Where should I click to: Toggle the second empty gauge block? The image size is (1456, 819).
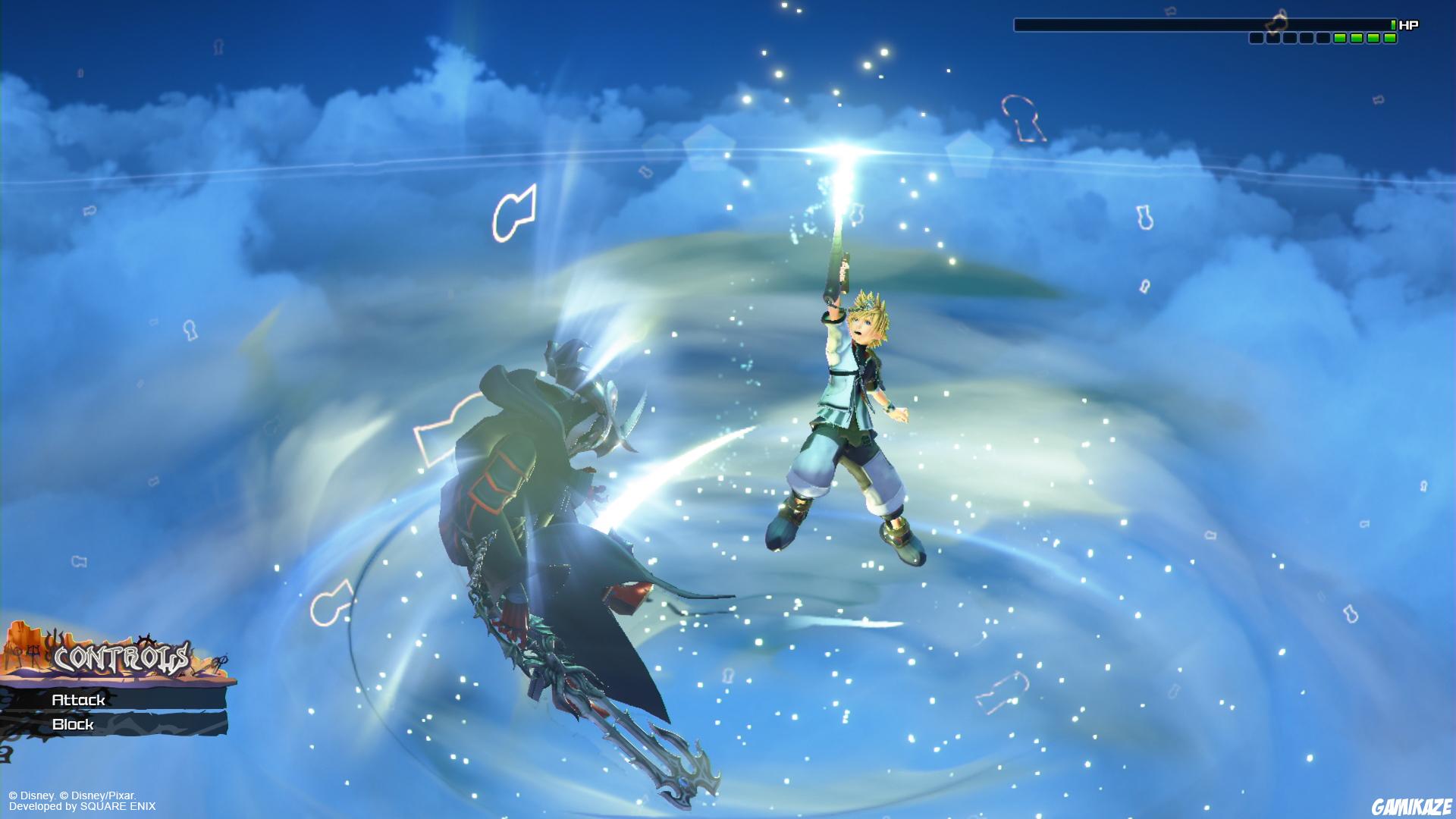coord(1272,36)
